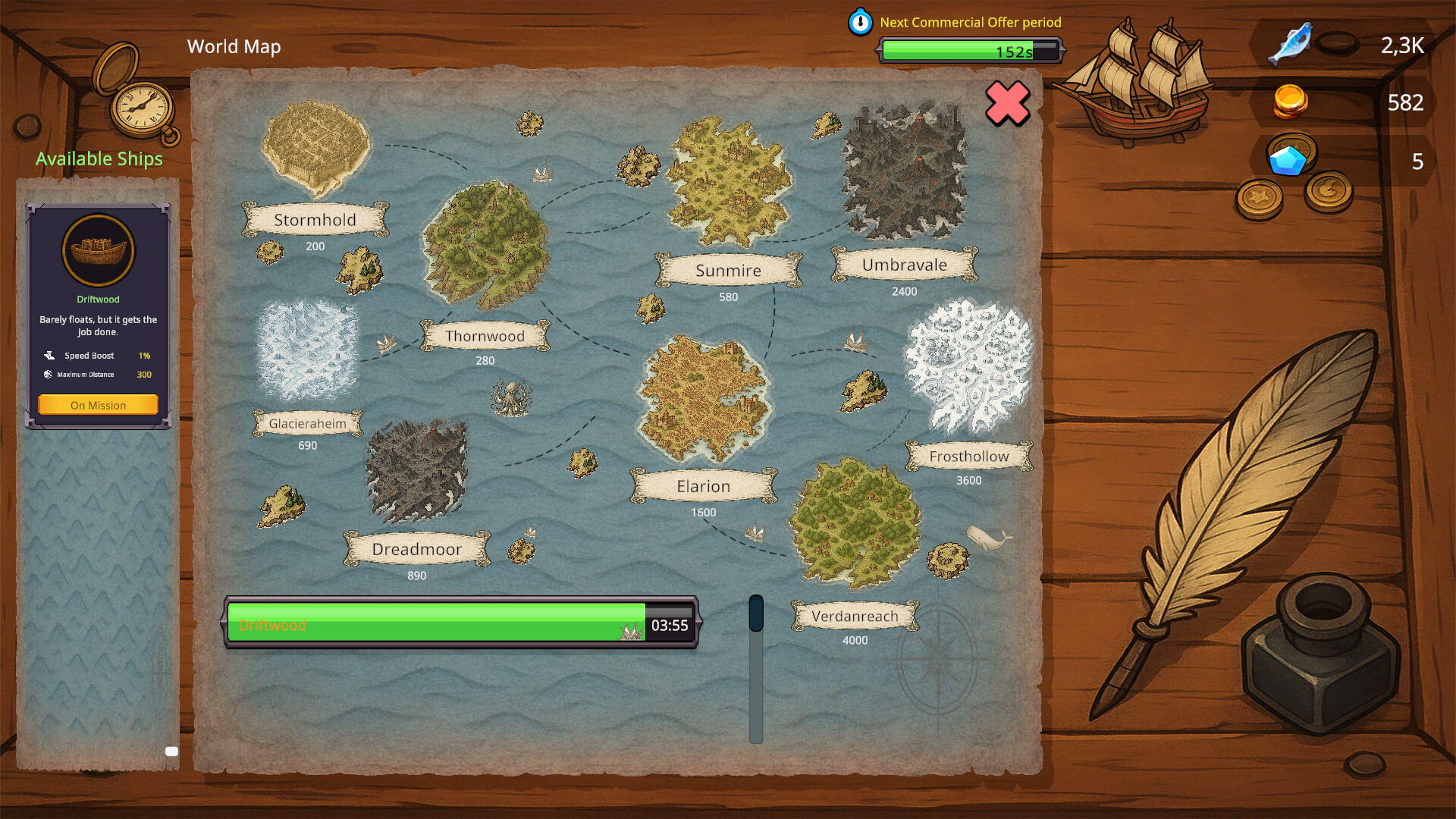Click the fish resource icon

[1291, 44]
